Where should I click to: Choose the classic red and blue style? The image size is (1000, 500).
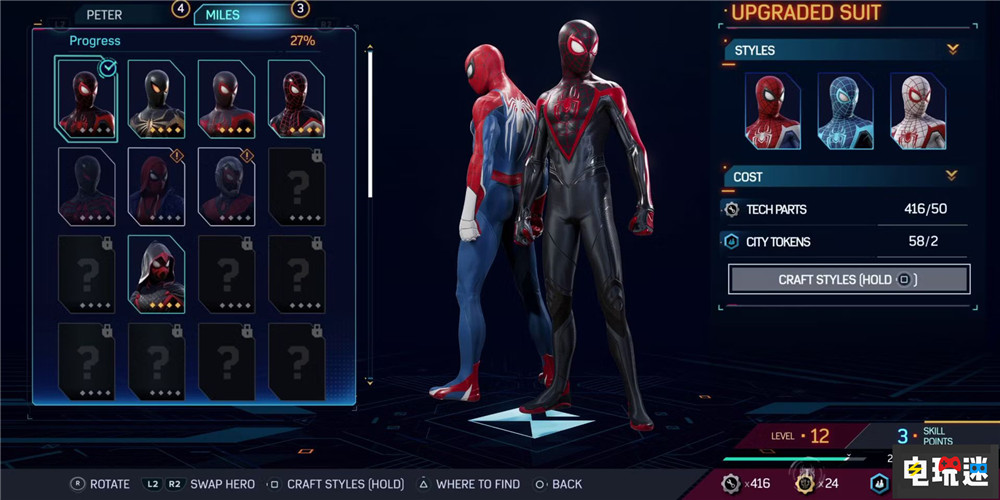[x=772, y=111]
